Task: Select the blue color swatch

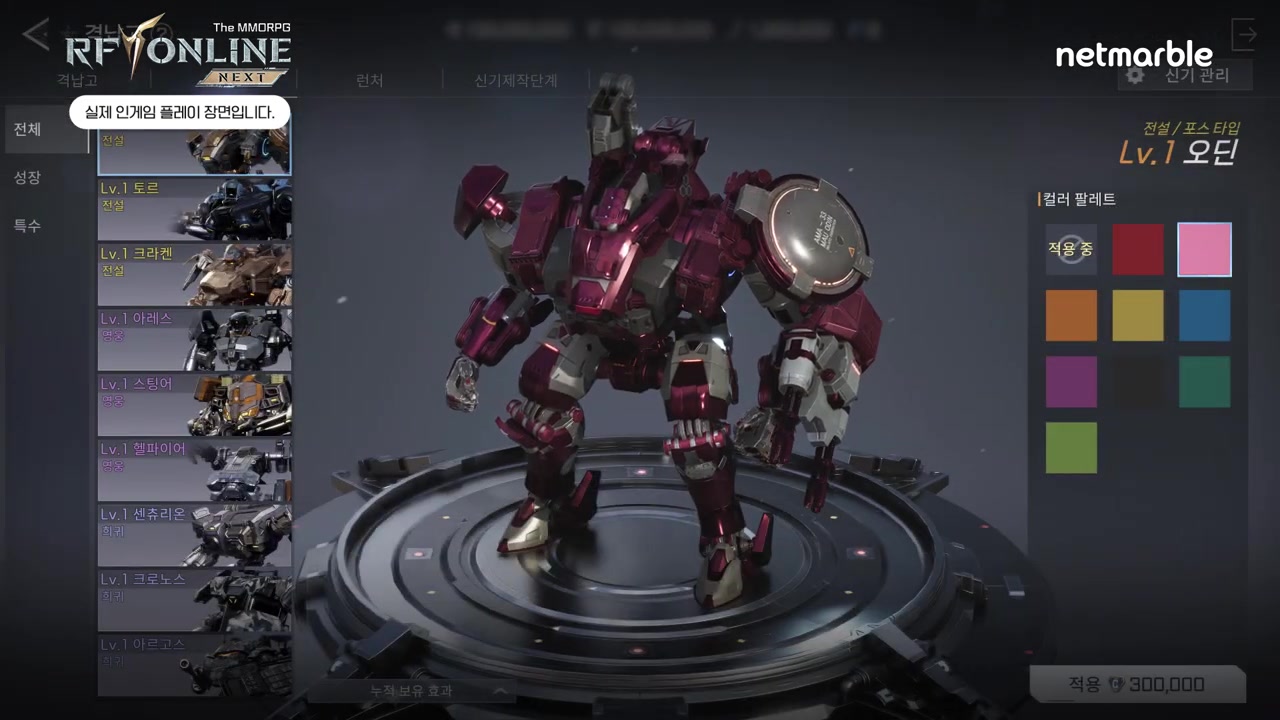Action: (x=1204, y=315)
